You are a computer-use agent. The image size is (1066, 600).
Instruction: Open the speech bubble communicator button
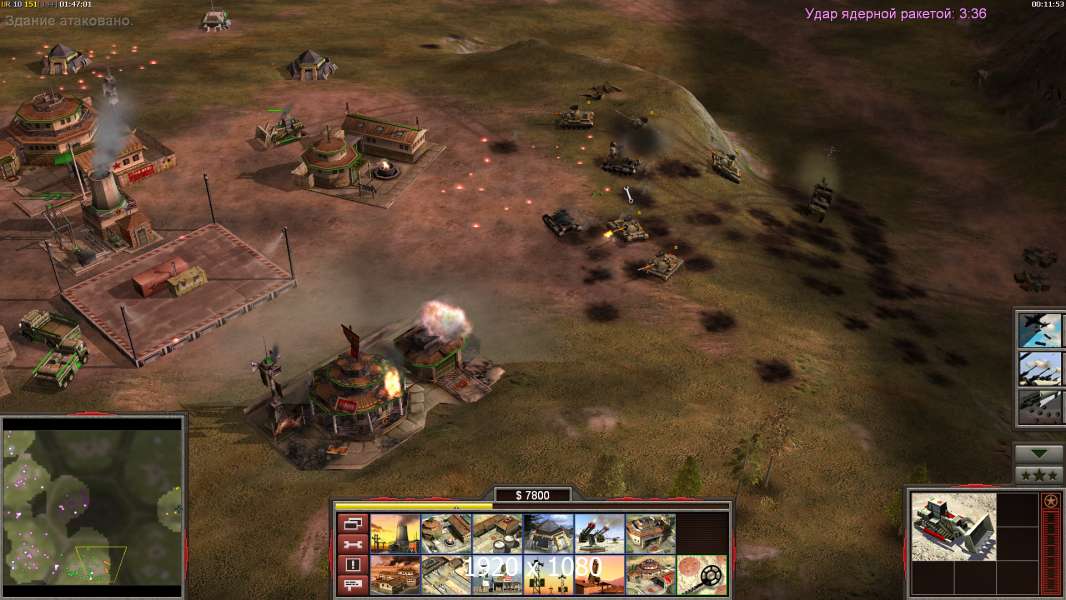(352, 585)
